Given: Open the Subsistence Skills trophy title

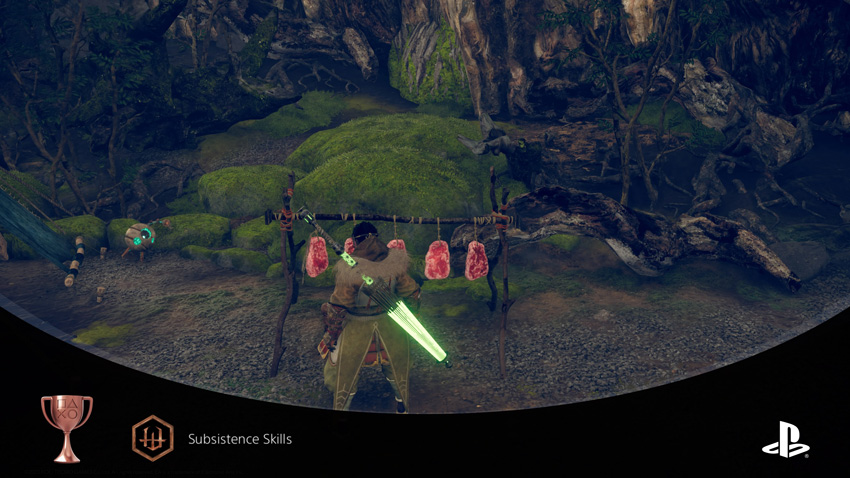Looking at the screenshot, I should tap(240, 439).
